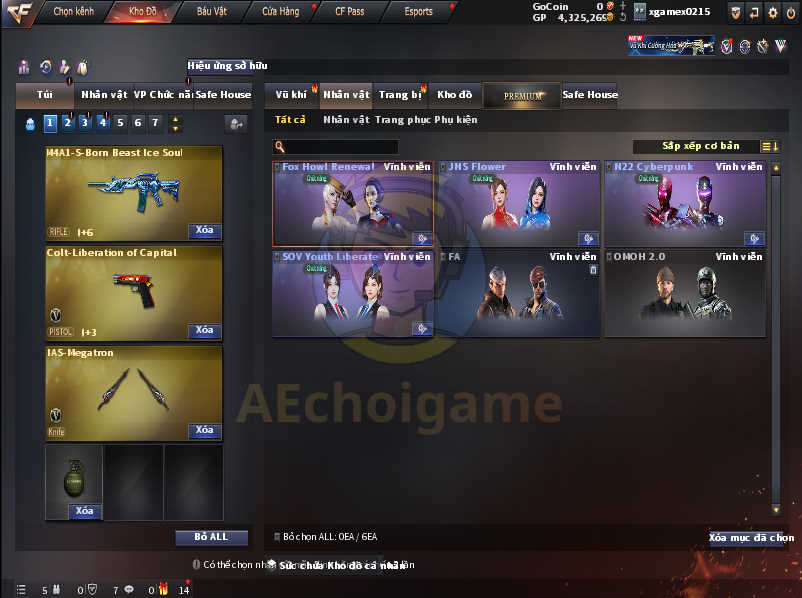Click the Bỏ ALL button
This screenshot has width=802, height=598.
pos(211,537)
